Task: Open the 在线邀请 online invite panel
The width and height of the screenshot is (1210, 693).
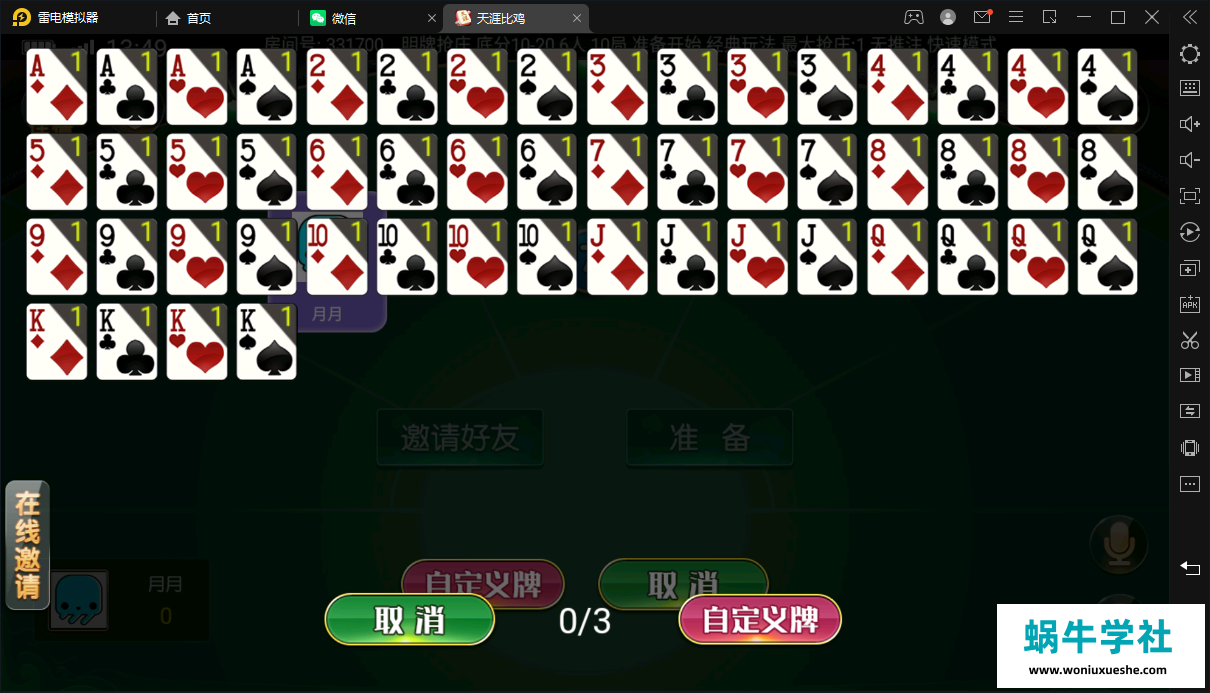Action: [x=27, y=545]
